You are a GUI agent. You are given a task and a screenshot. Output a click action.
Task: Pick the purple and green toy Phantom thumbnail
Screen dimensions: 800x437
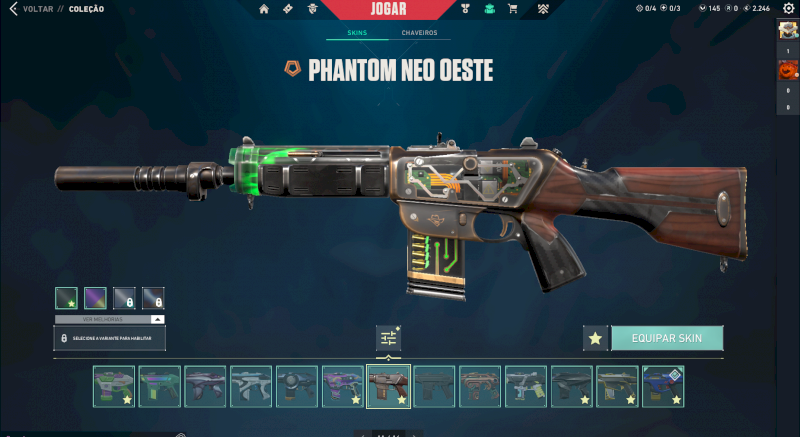tap(114, 386)
